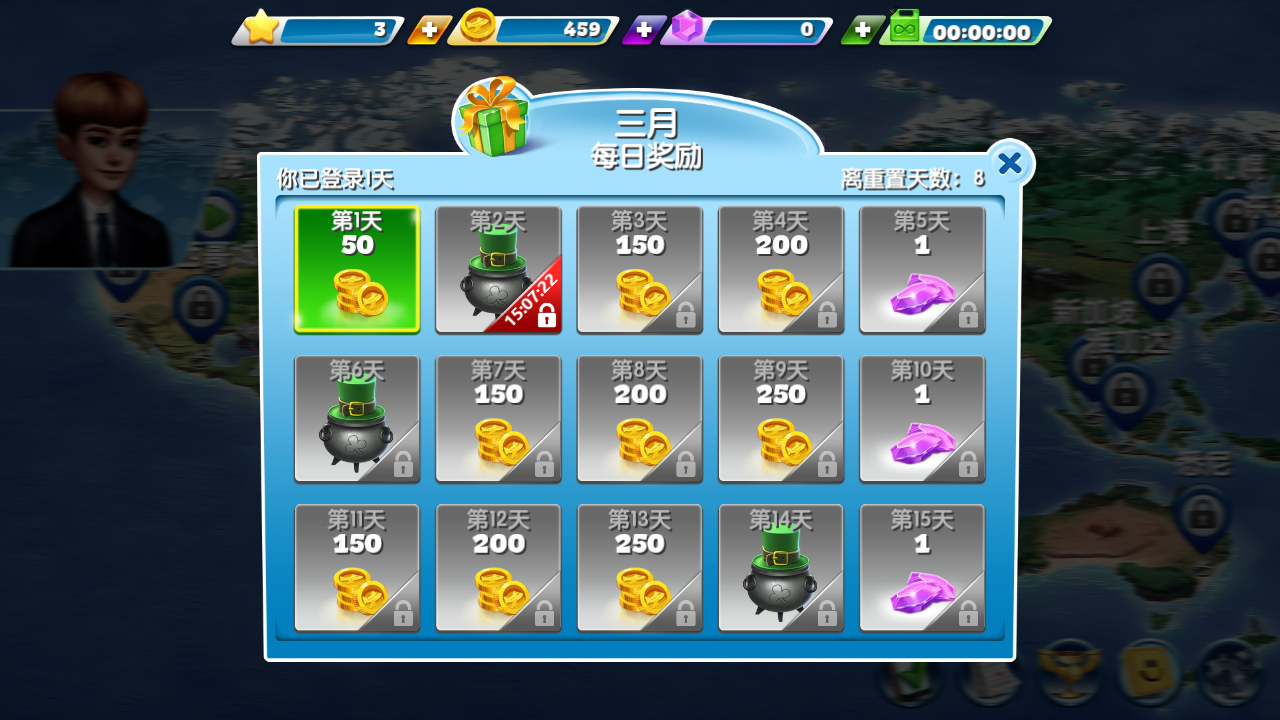Tap the Day 3 tile with 150 coins
The height and width of the screenshot is (720, 1280).
(x=640, y=269)
